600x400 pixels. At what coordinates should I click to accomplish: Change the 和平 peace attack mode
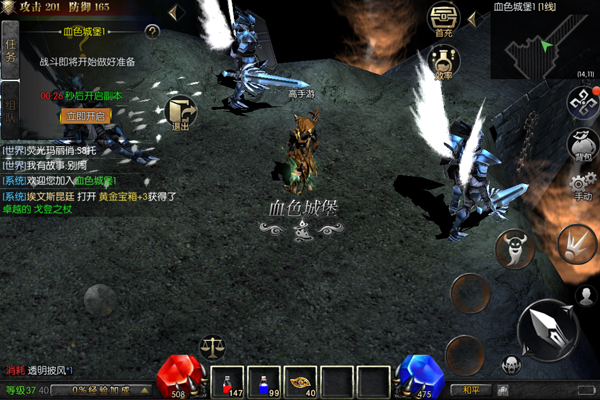pos(470,390)
